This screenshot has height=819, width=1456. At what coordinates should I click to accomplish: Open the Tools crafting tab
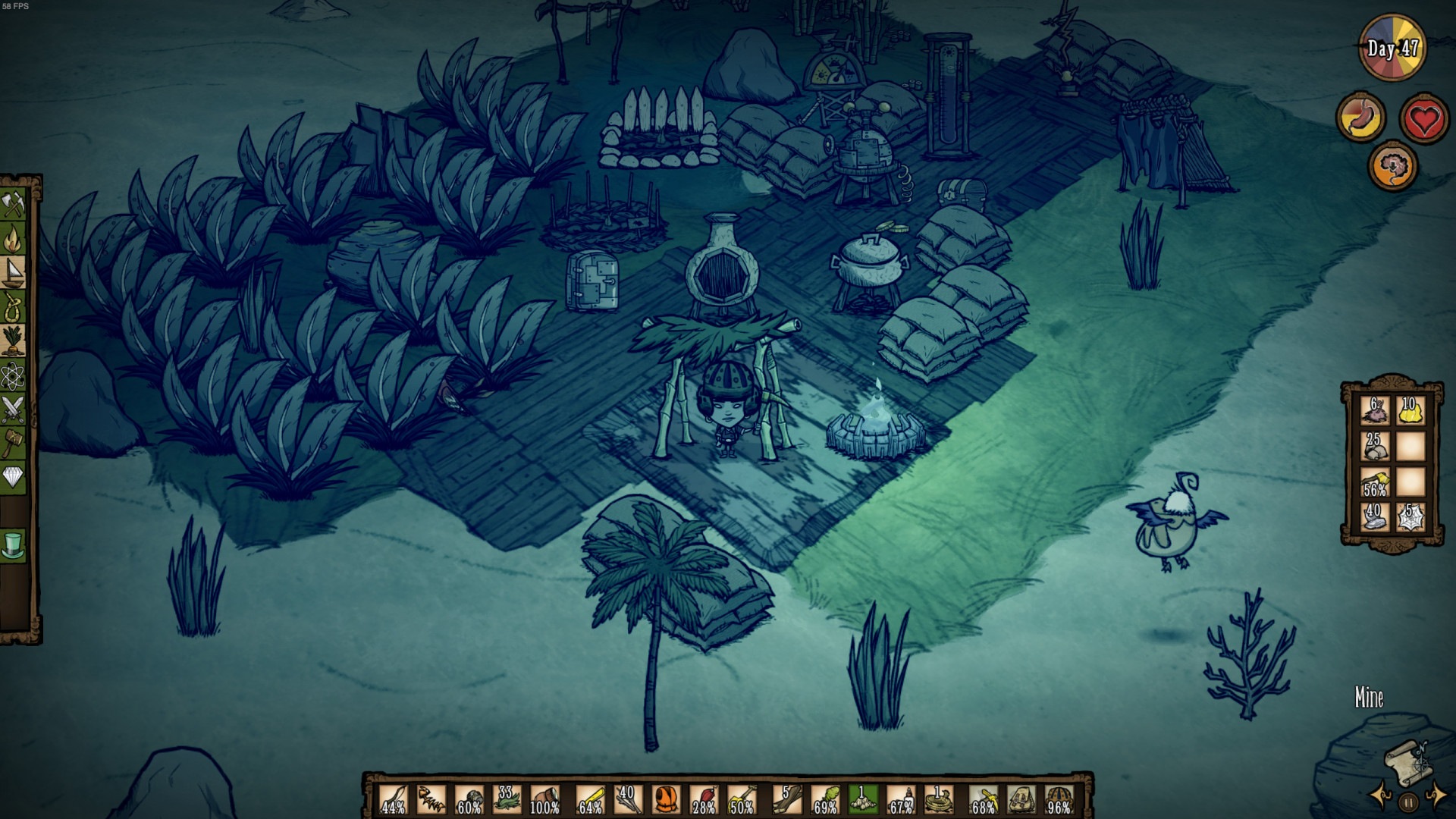tap(14, 206)
